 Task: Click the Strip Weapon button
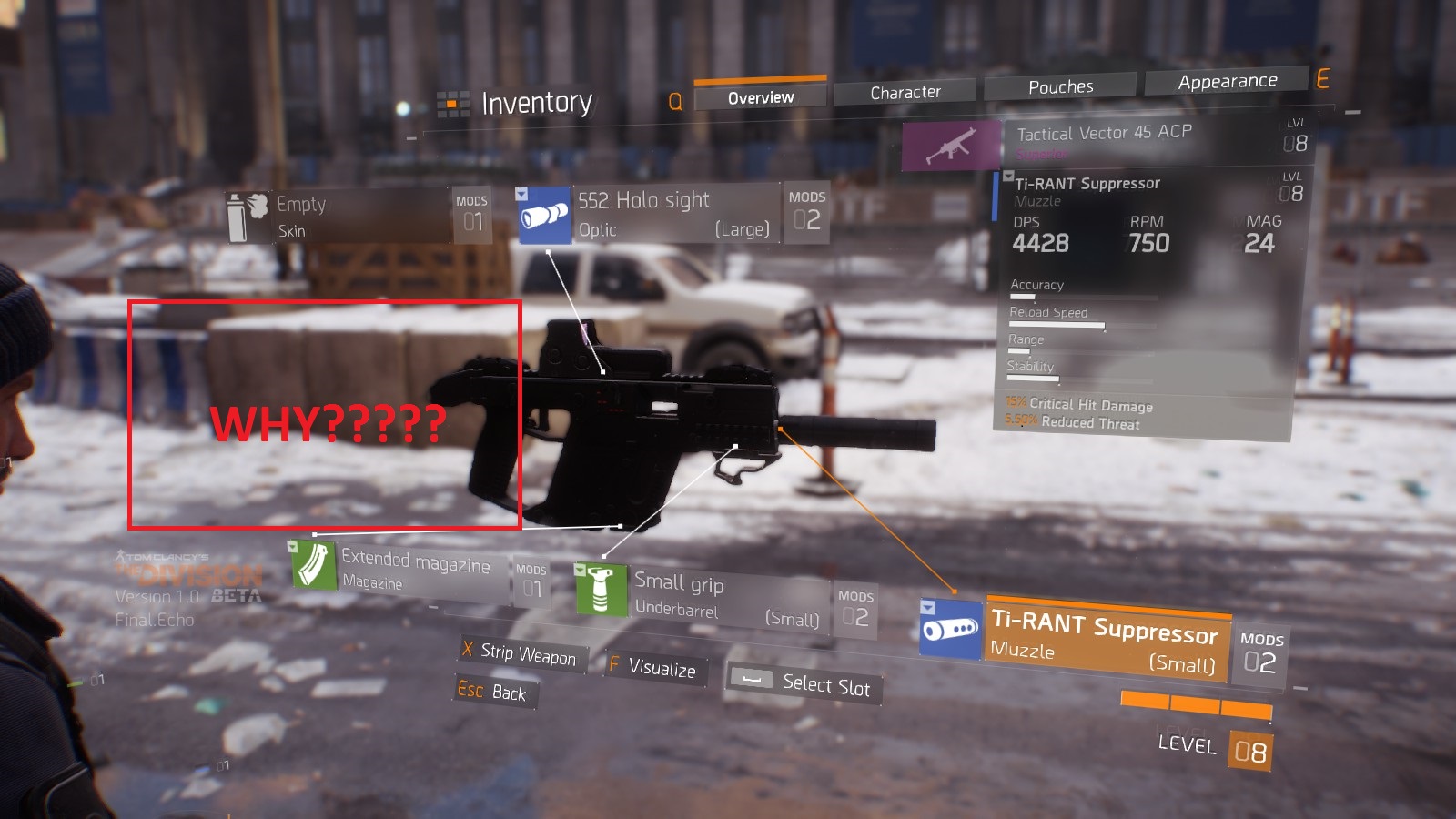coord(521,654)
